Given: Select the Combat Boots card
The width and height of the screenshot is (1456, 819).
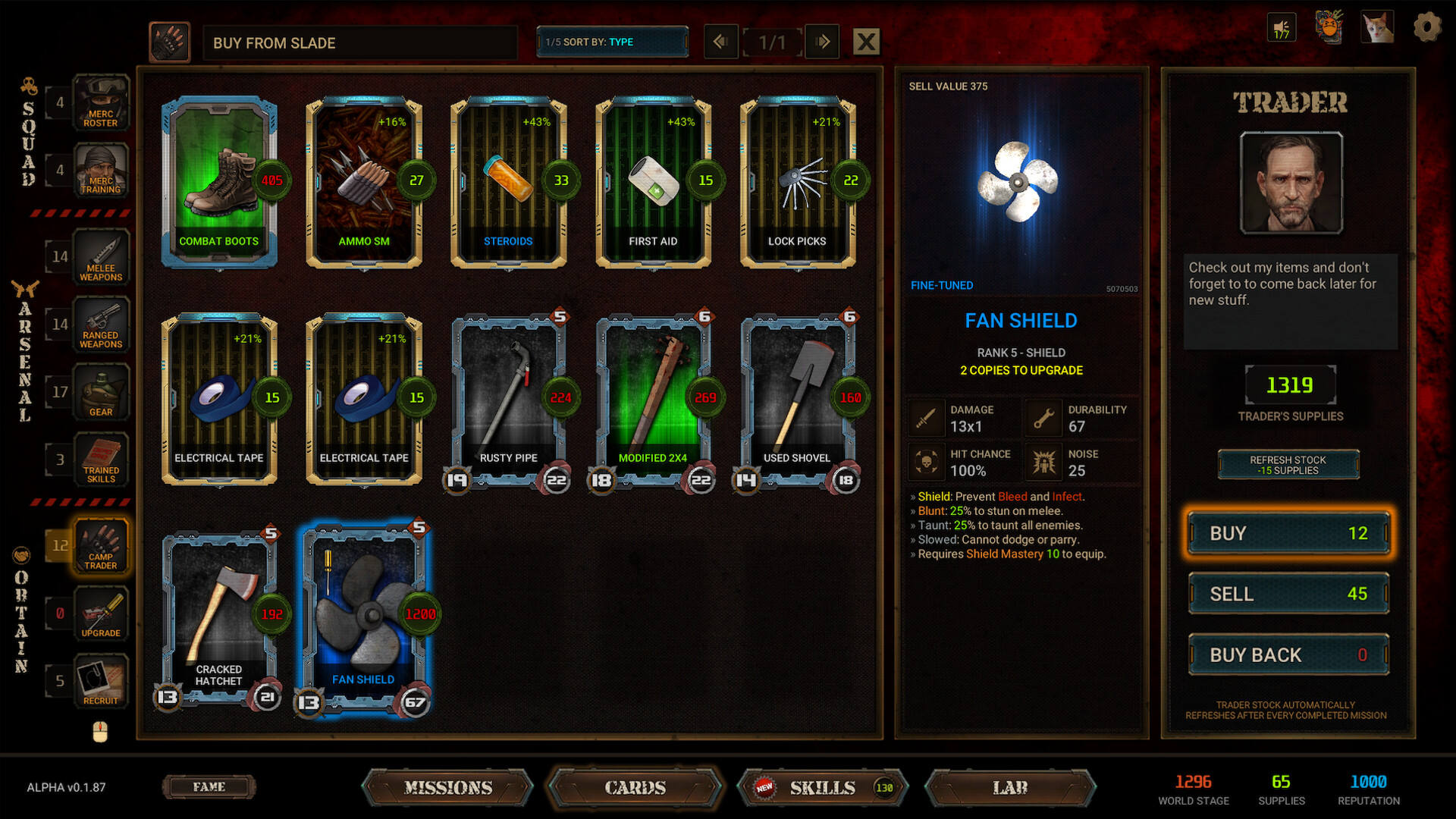Looking at the screenshot, I should point(219,182).
